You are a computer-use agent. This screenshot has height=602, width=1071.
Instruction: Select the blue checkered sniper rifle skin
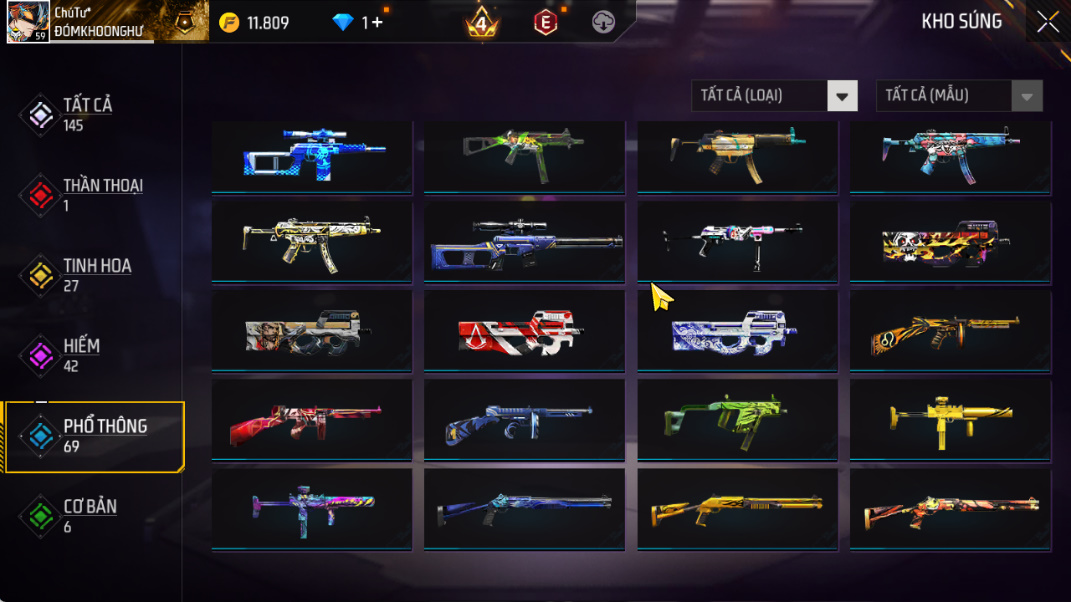[312, 153]
